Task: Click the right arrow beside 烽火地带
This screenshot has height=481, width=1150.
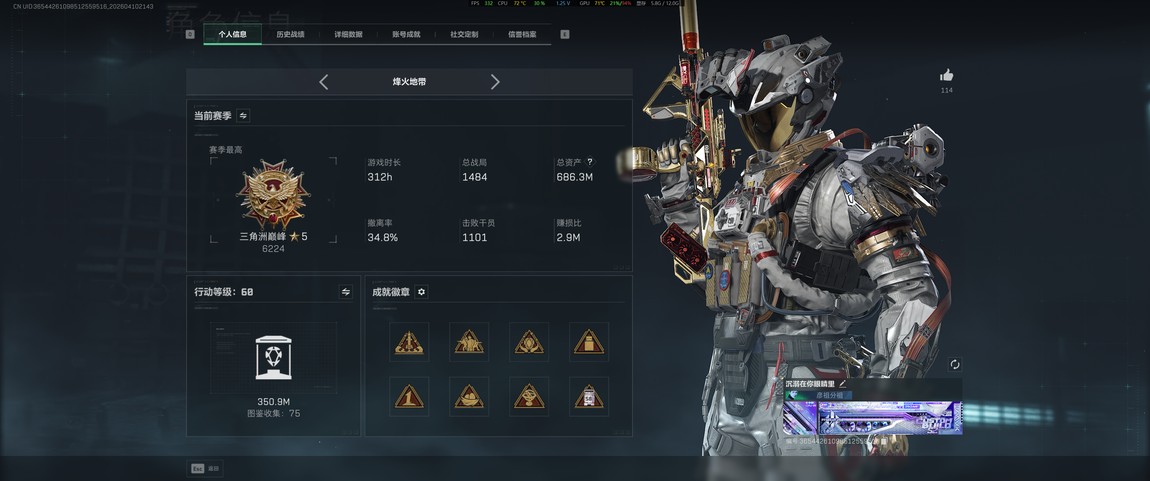Action: click(x=495, y=82)
